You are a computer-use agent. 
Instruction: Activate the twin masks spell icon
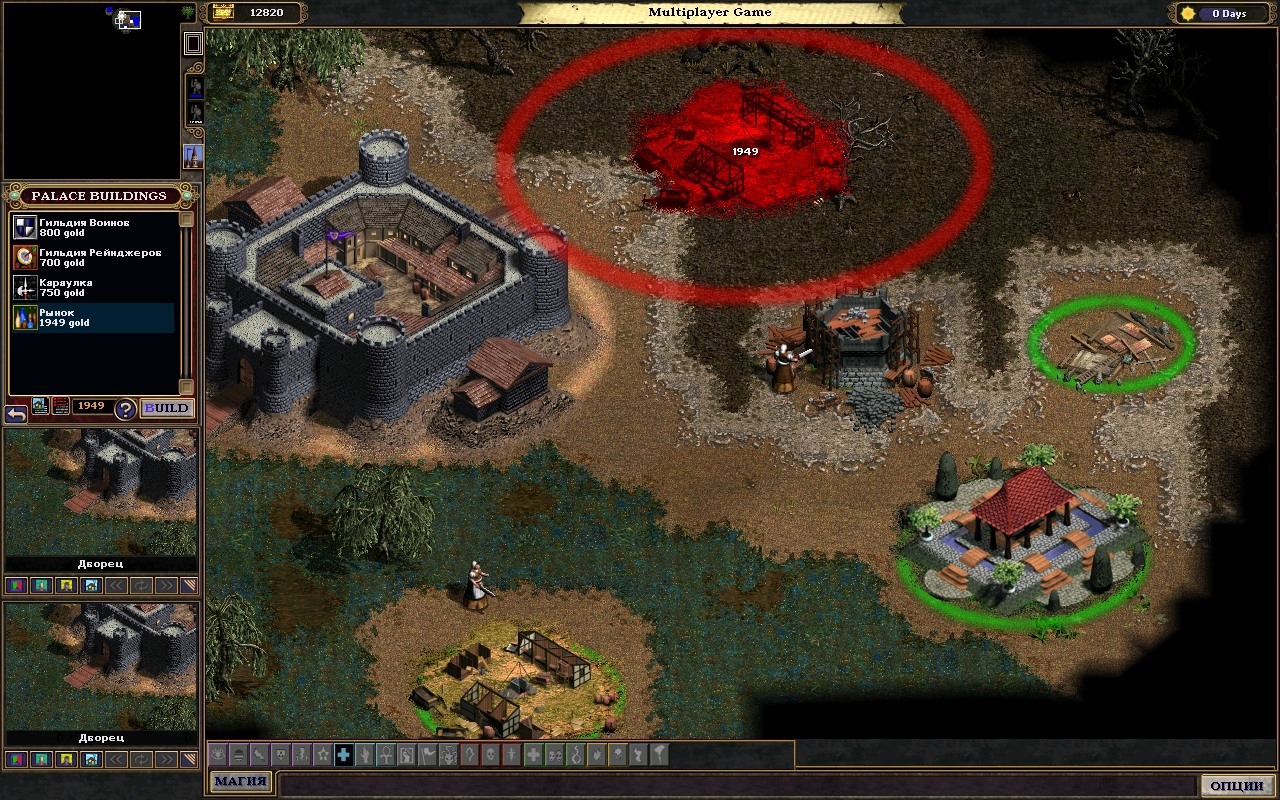point(554,755)
